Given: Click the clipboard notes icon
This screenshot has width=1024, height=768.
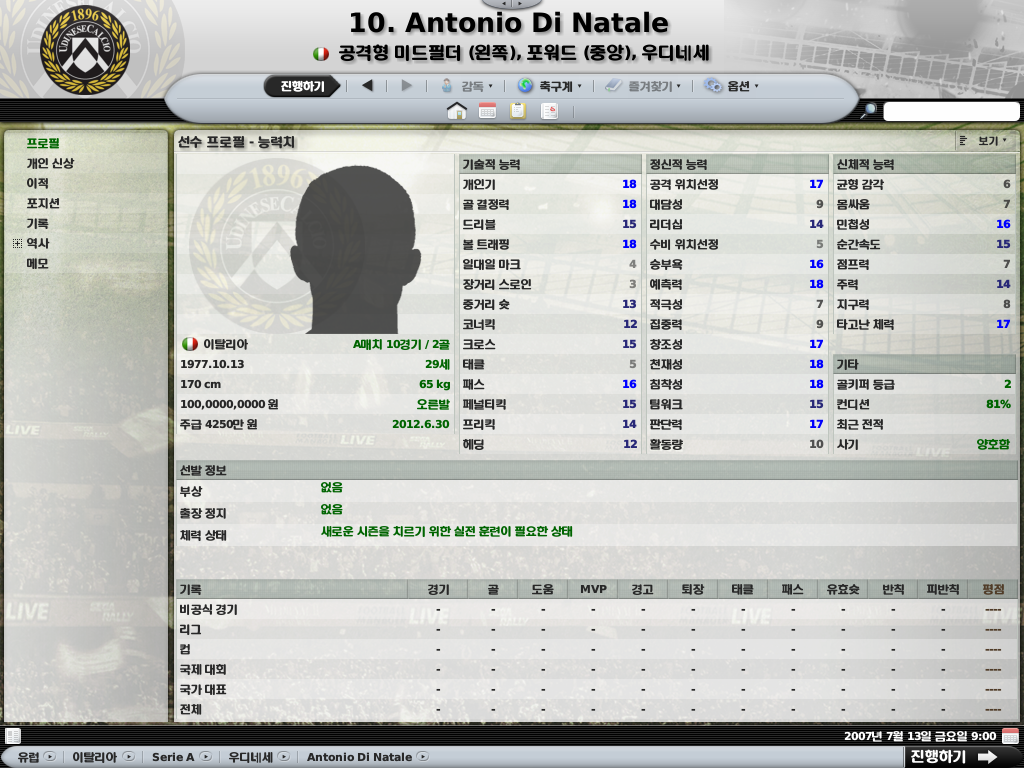Looking at the screenshot, I should tap(518, 111).
